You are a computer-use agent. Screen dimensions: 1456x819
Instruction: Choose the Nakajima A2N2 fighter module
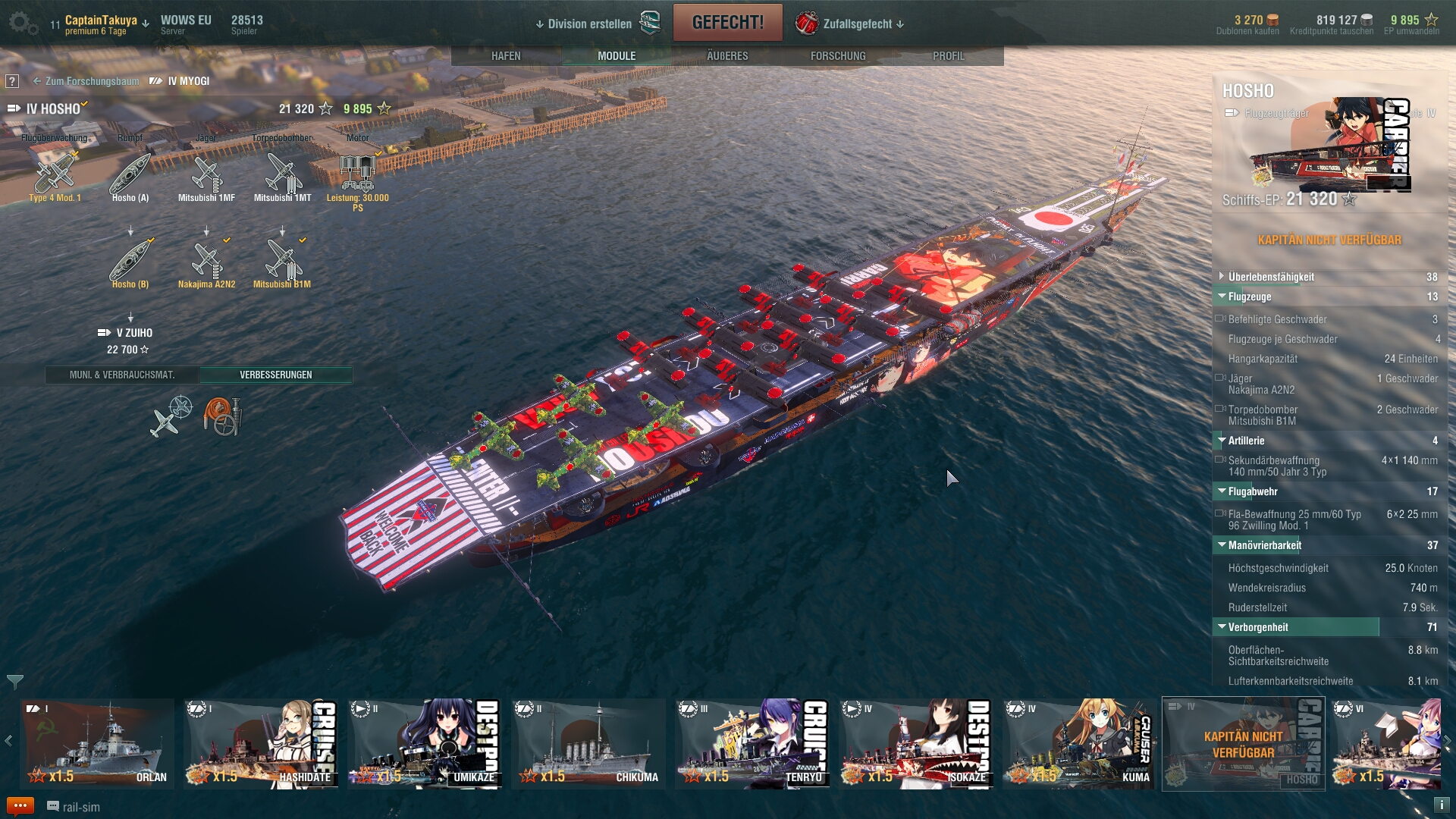click(x=206, y=262)
